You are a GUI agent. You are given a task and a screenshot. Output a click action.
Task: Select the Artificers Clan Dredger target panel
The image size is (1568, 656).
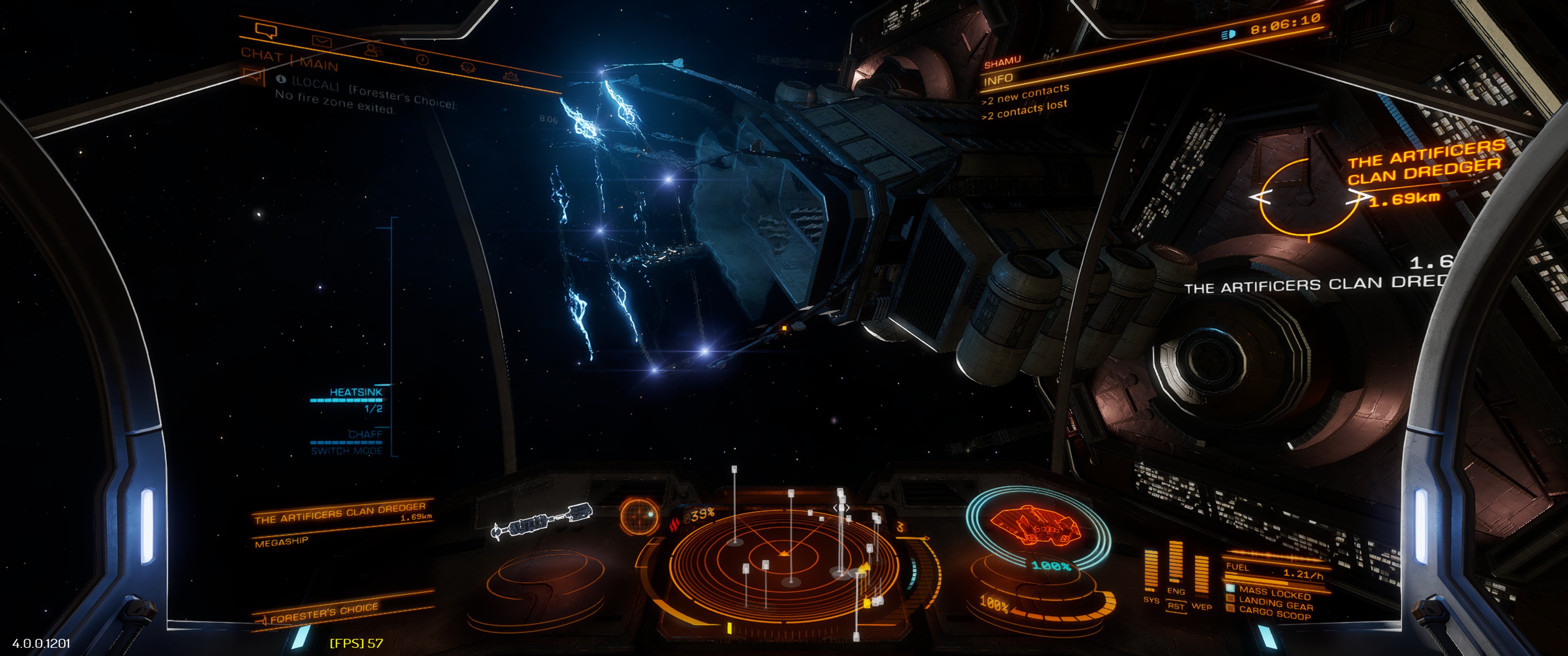click(342, 513)
